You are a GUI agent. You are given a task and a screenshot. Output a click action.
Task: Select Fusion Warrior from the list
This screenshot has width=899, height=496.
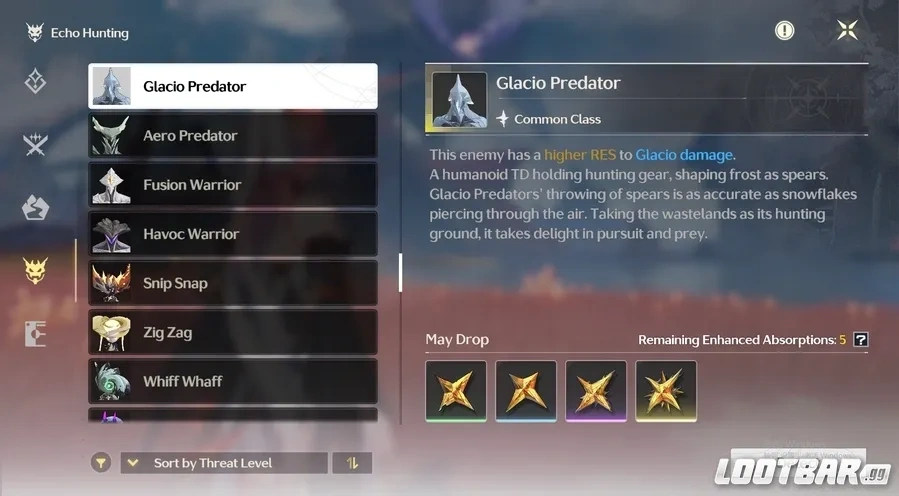pyautogui.click(x=233, y=184)
